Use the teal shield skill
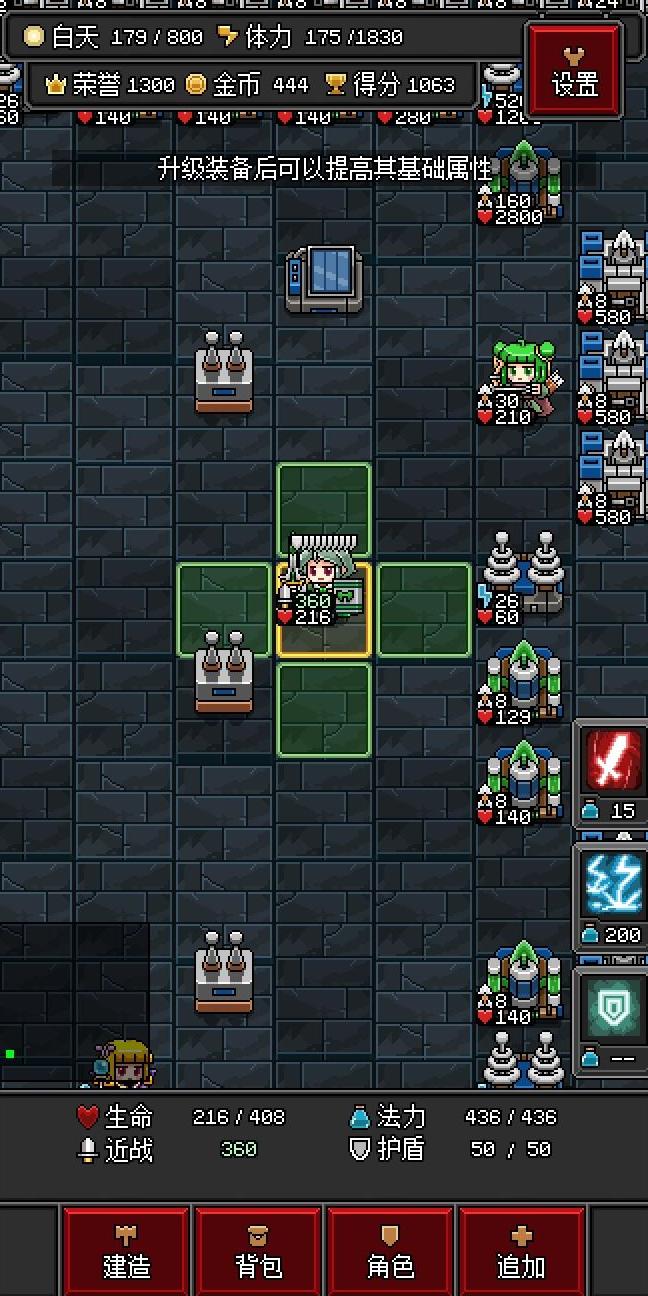Screen dimensions: 648x1296 pos(612,1008)
